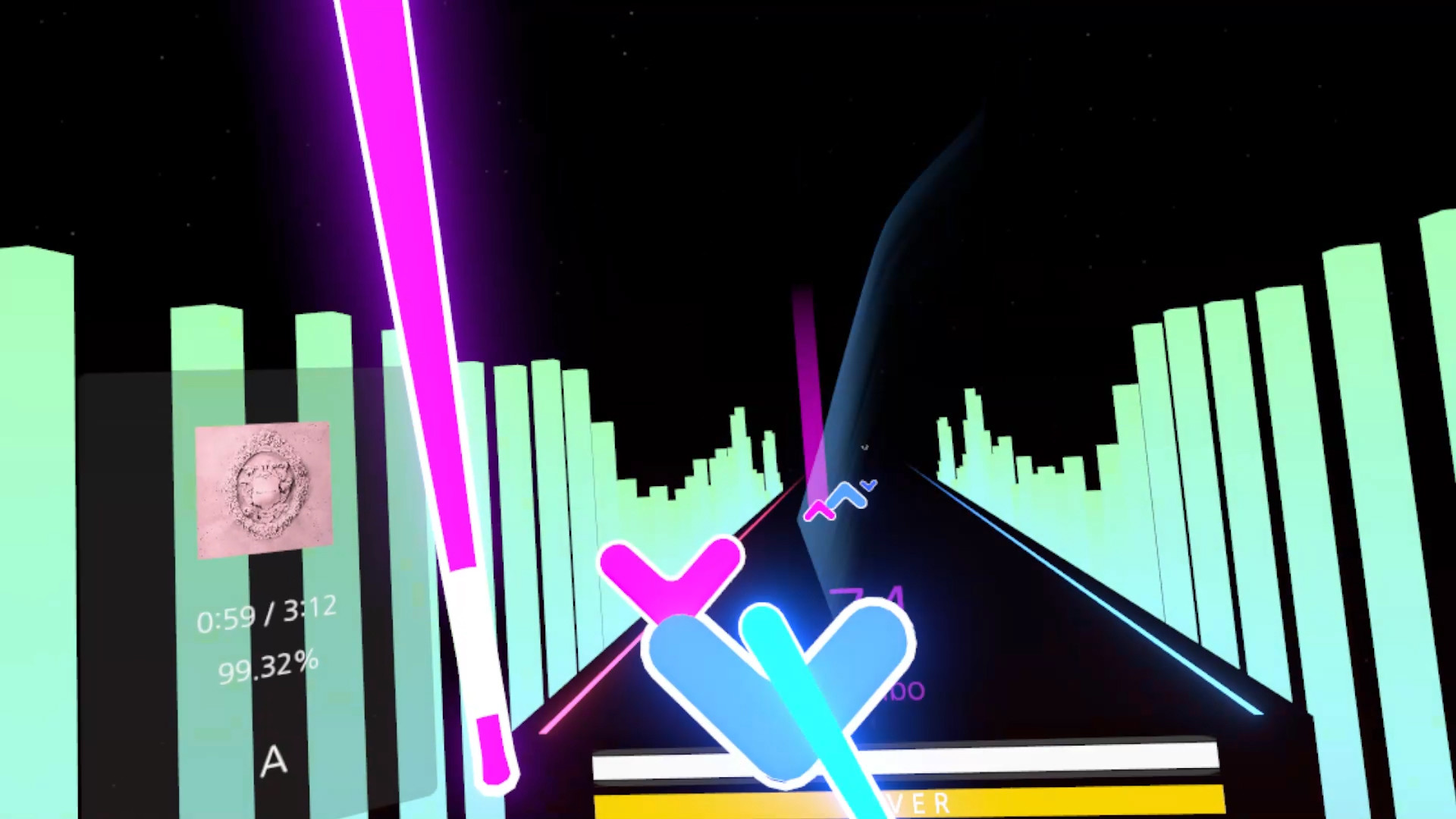
Task: Click the tiny cursor arrow above the track
Action: (864, 447)
